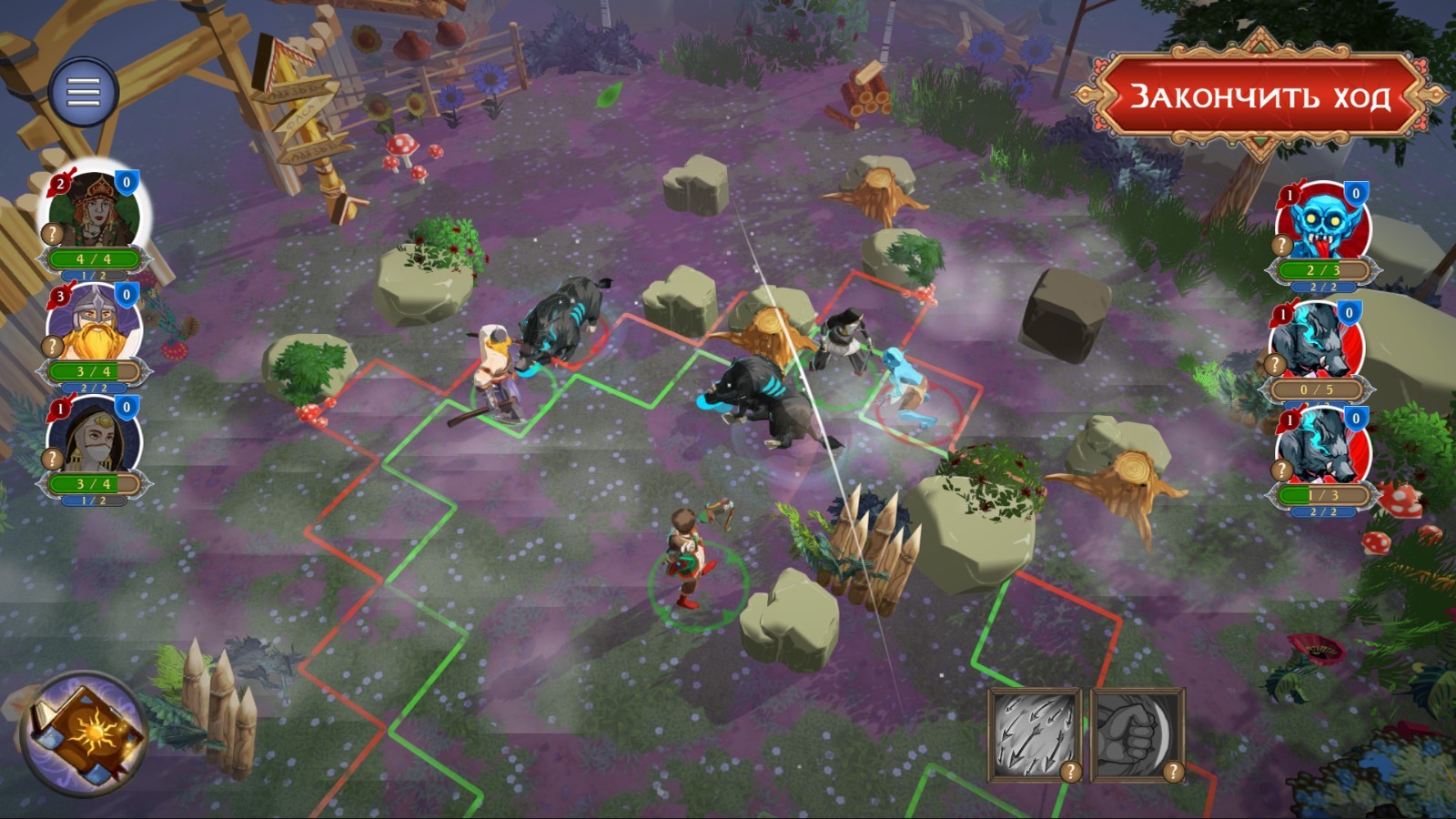Click the question mark on the bearded warrior
The width and height of the screenshot is (1456, 819).
coord(53,346)
